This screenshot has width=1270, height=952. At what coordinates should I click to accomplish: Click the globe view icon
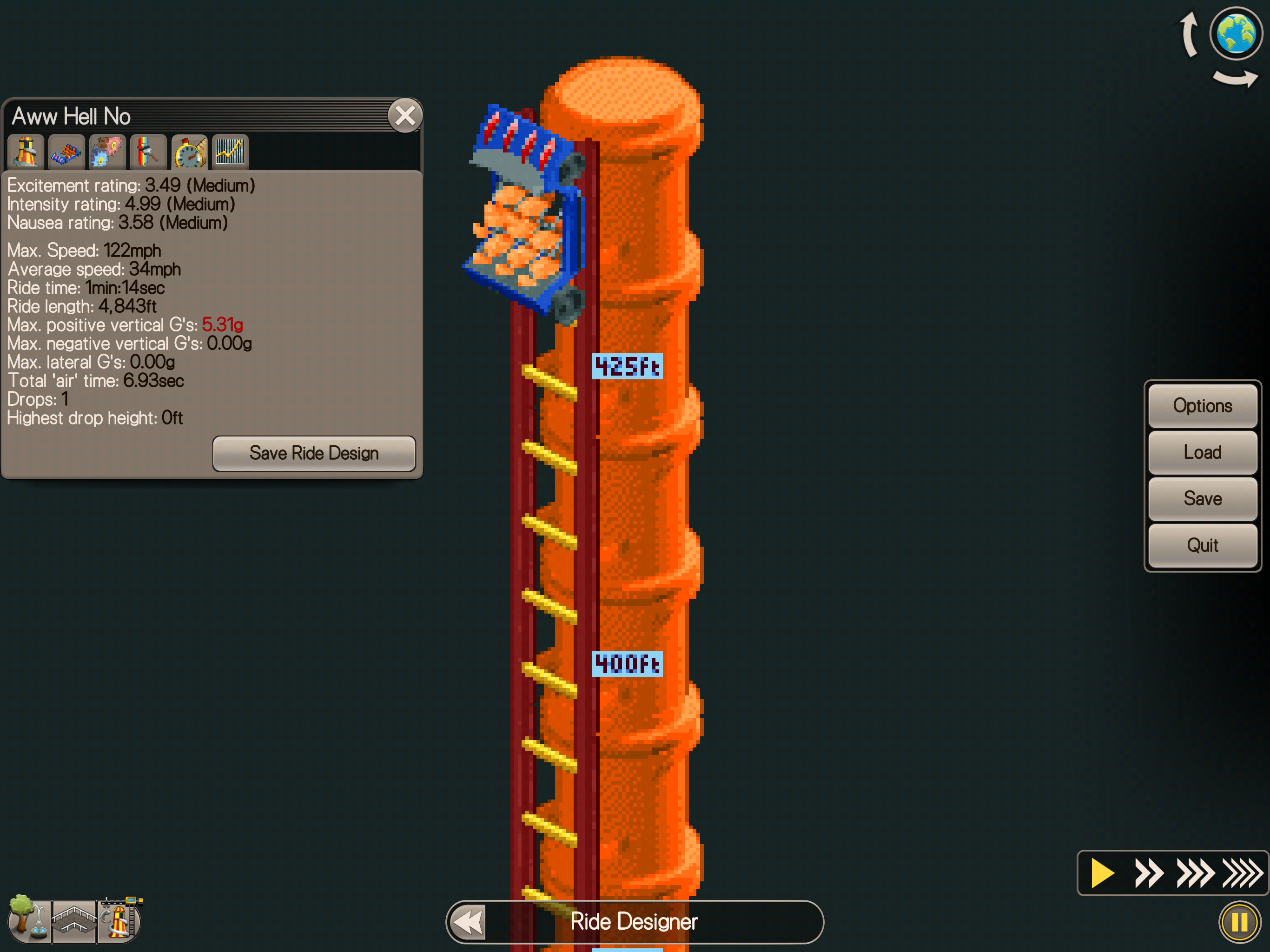pyautogui.click(x=1236, y=33)
